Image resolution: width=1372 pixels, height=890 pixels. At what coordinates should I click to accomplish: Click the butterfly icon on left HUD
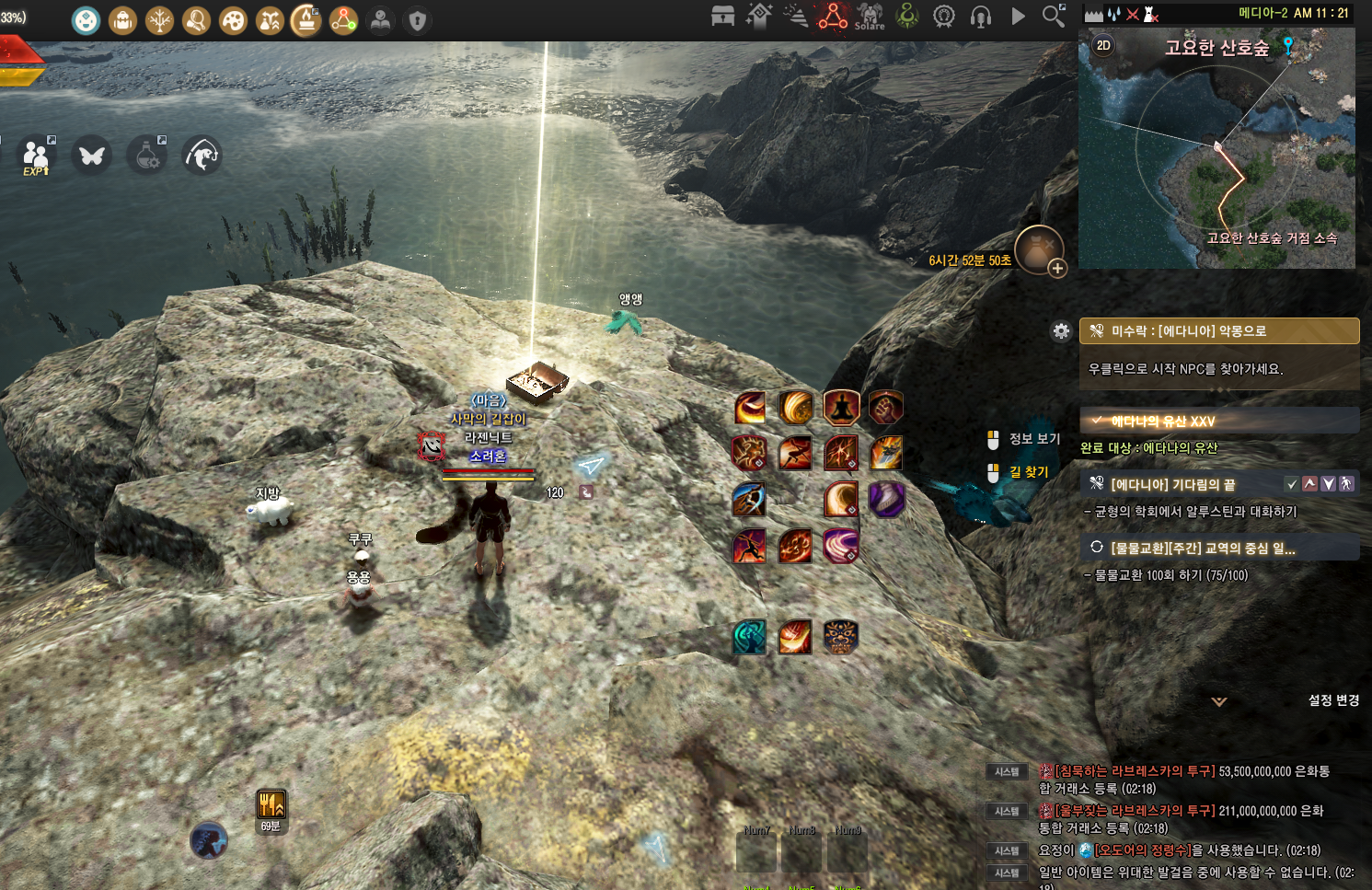91,156
